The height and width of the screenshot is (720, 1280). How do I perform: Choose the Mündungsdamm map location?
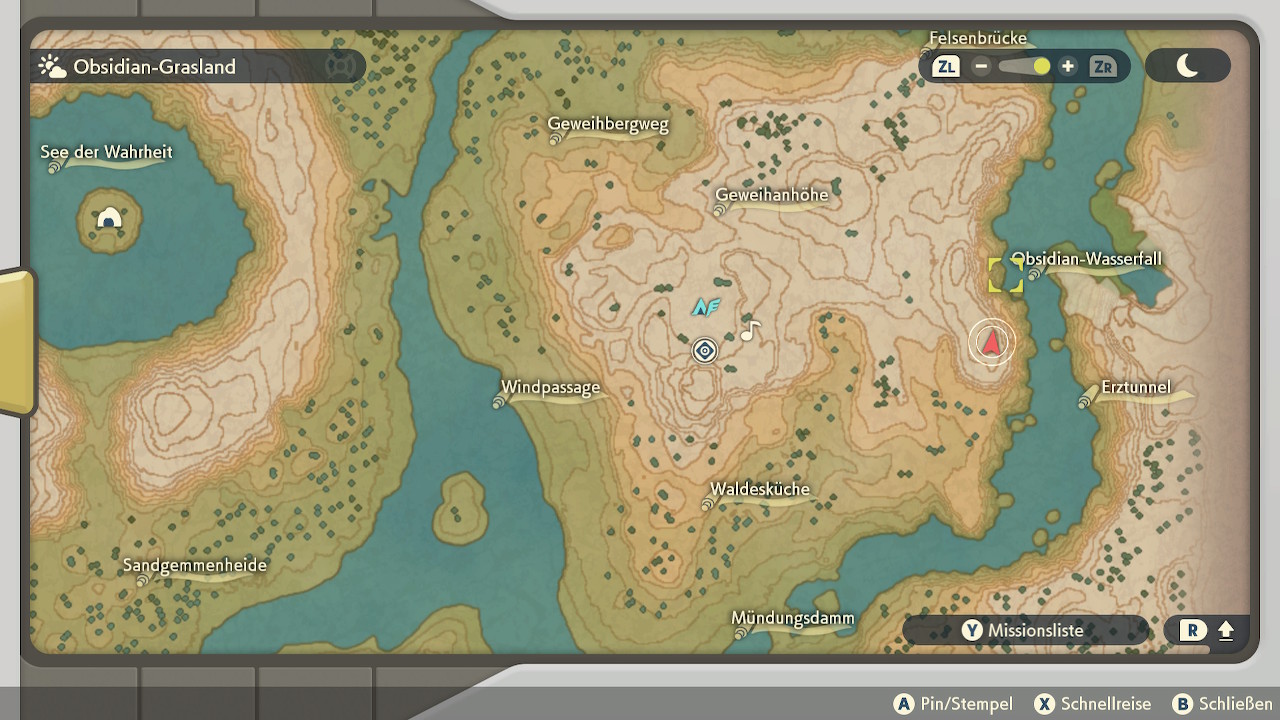pyautogui.click(x=793, y=619)
